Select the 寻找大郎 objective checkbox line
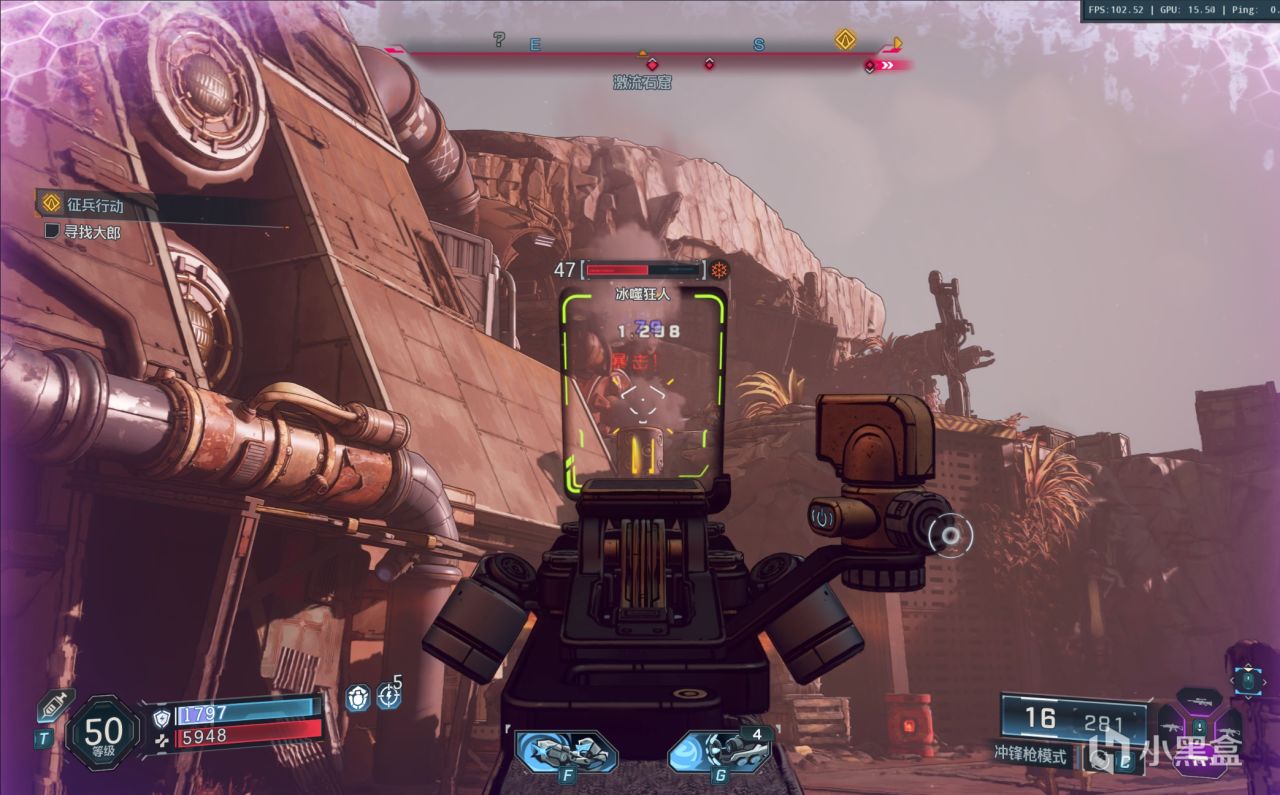The width and height of the screenshot is (1280, 795). (90, 231)
